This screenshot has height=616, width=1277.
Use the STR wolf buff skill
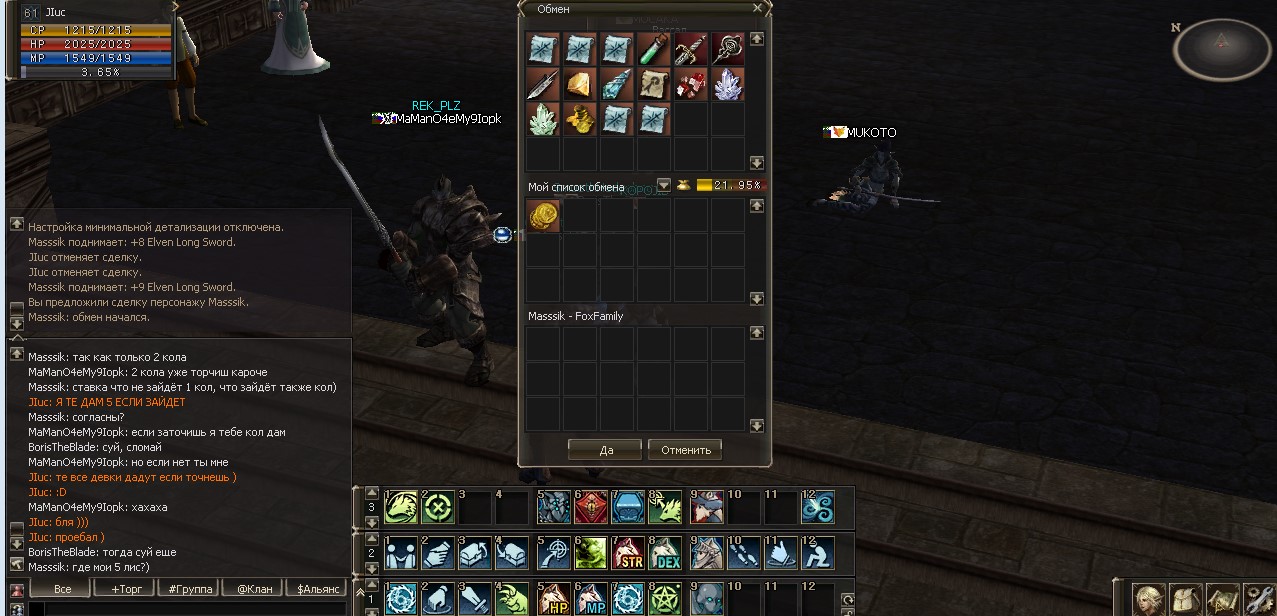point(628,553)
